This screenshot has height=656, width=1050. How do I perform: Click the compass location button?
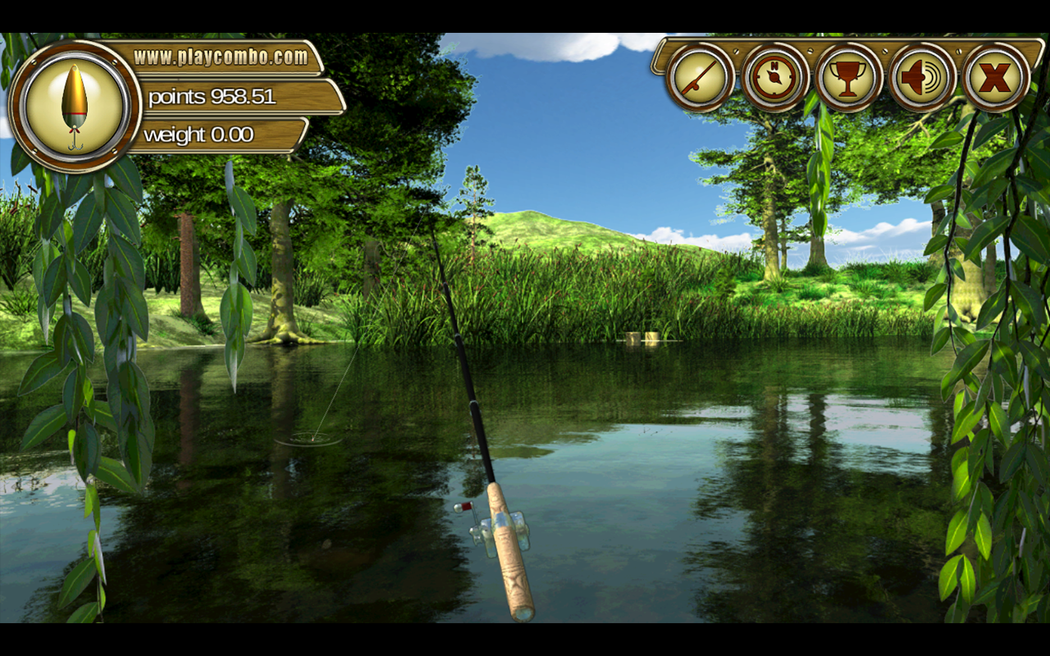(775, 77)
